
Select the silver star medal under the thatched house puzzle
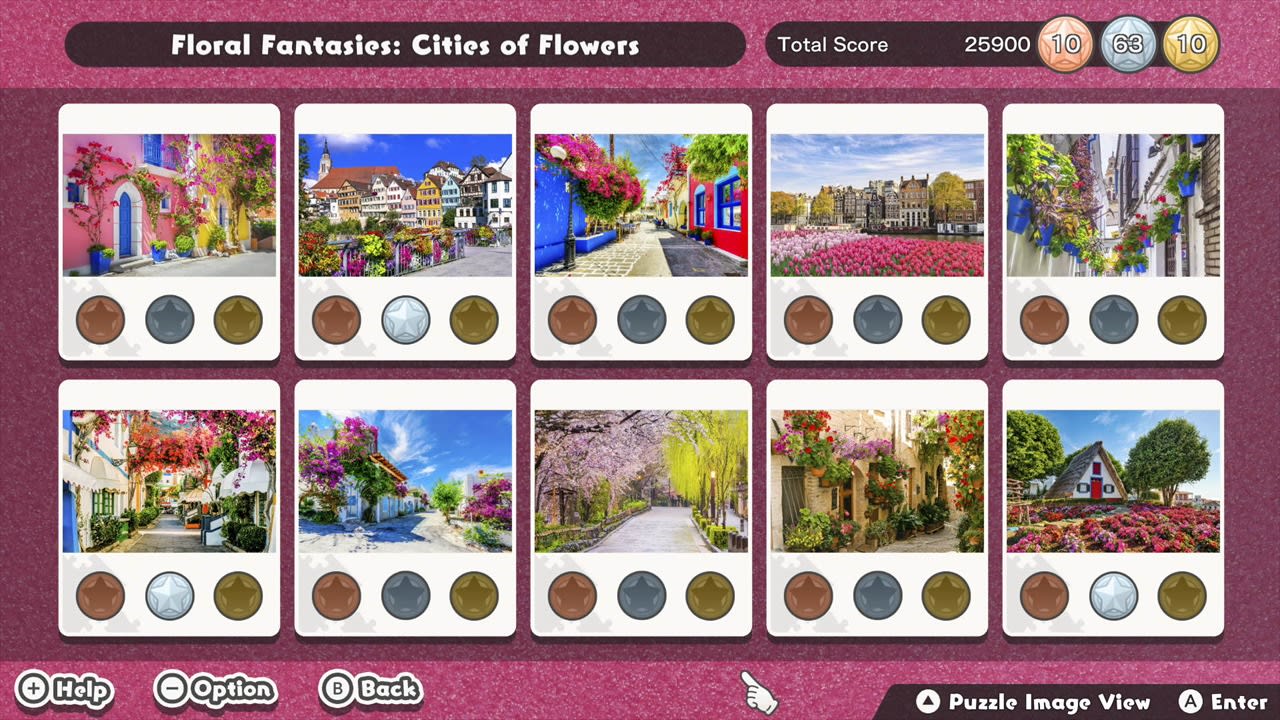(1113, 597)
